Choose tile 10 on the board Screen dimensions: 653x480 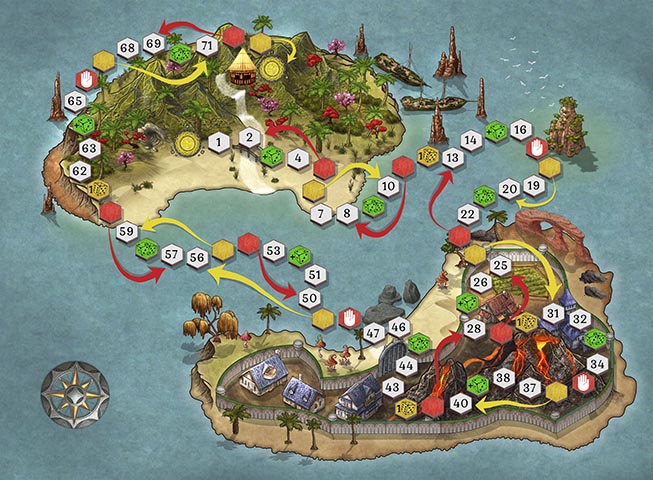pyautogui.click(x=388, y=186)
